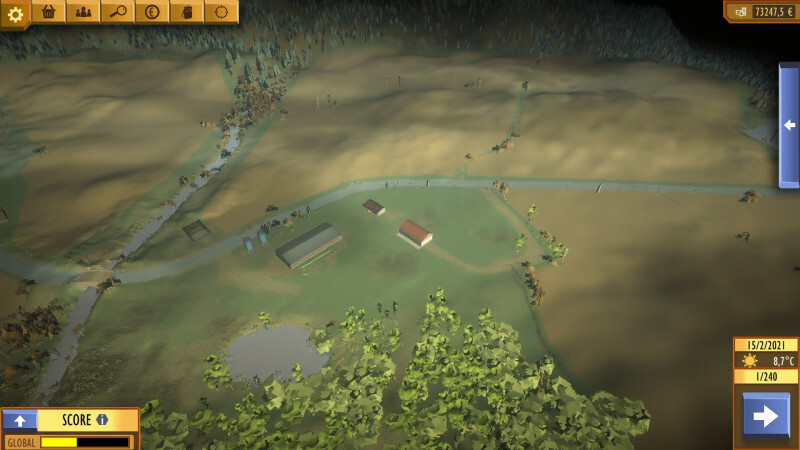
Task: Open the storage sack inventory
Action: 187,12
